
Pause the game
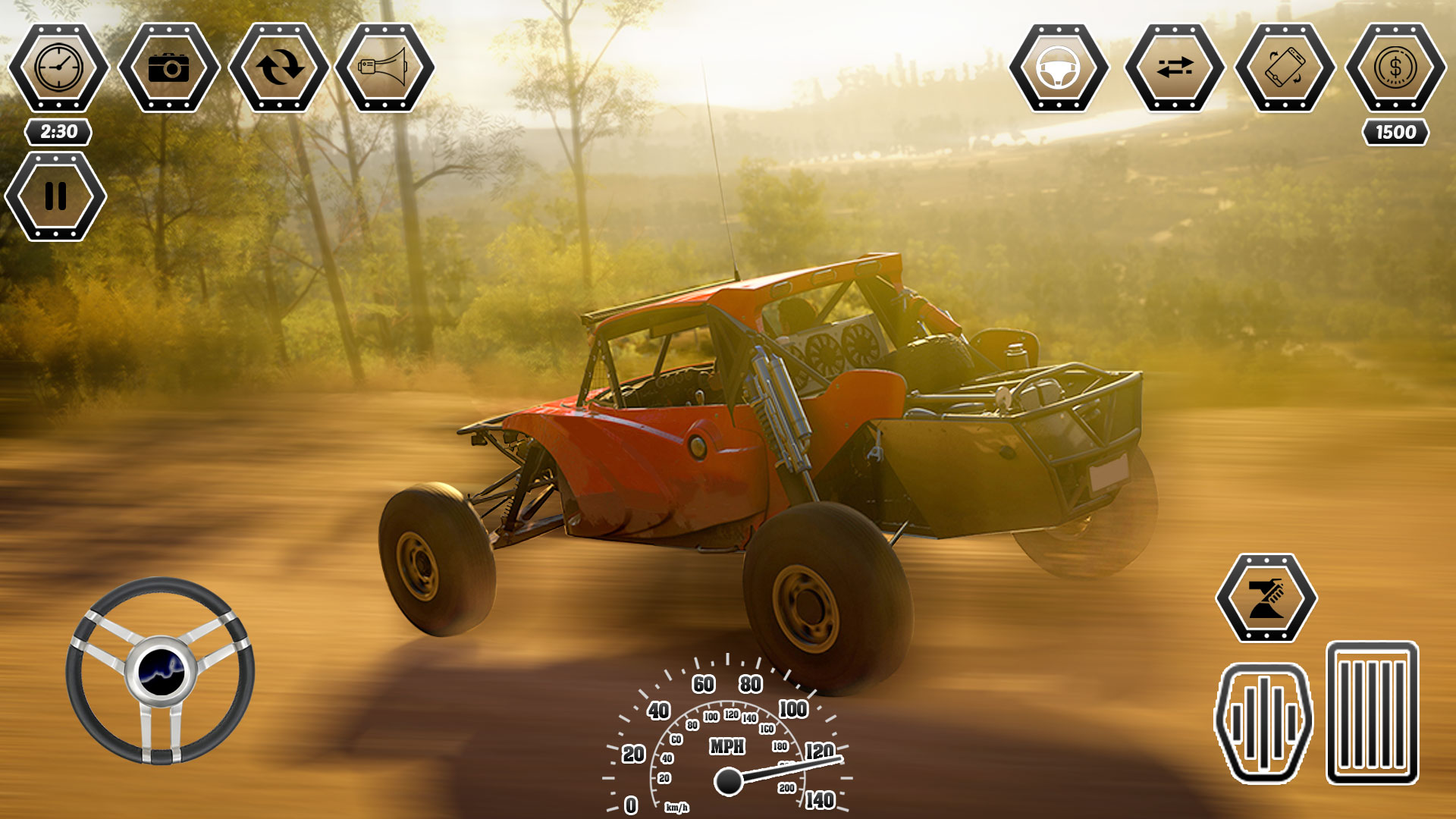57,197
